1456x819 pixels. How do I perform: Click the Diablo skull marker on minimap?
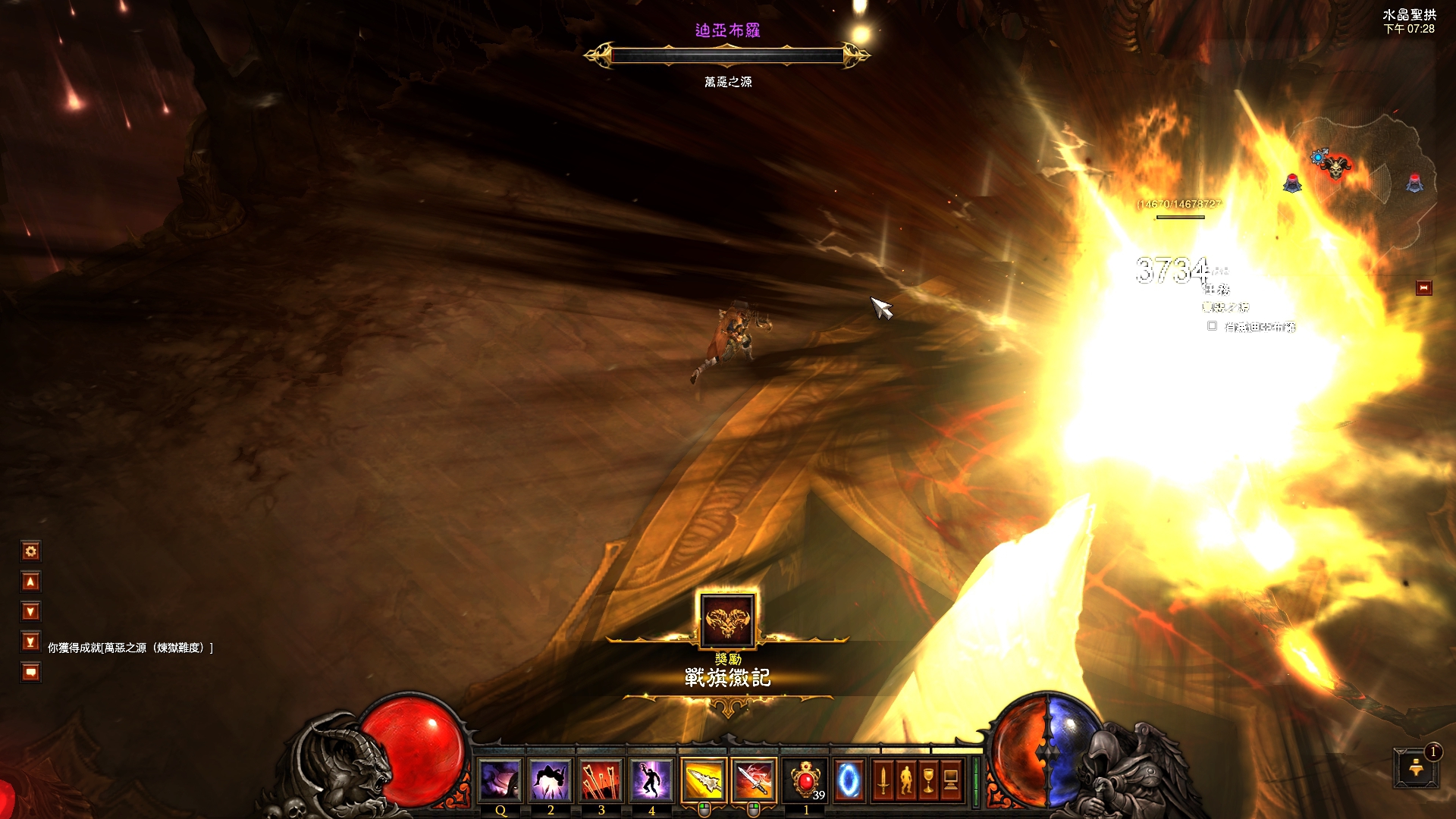[1335, 167]
